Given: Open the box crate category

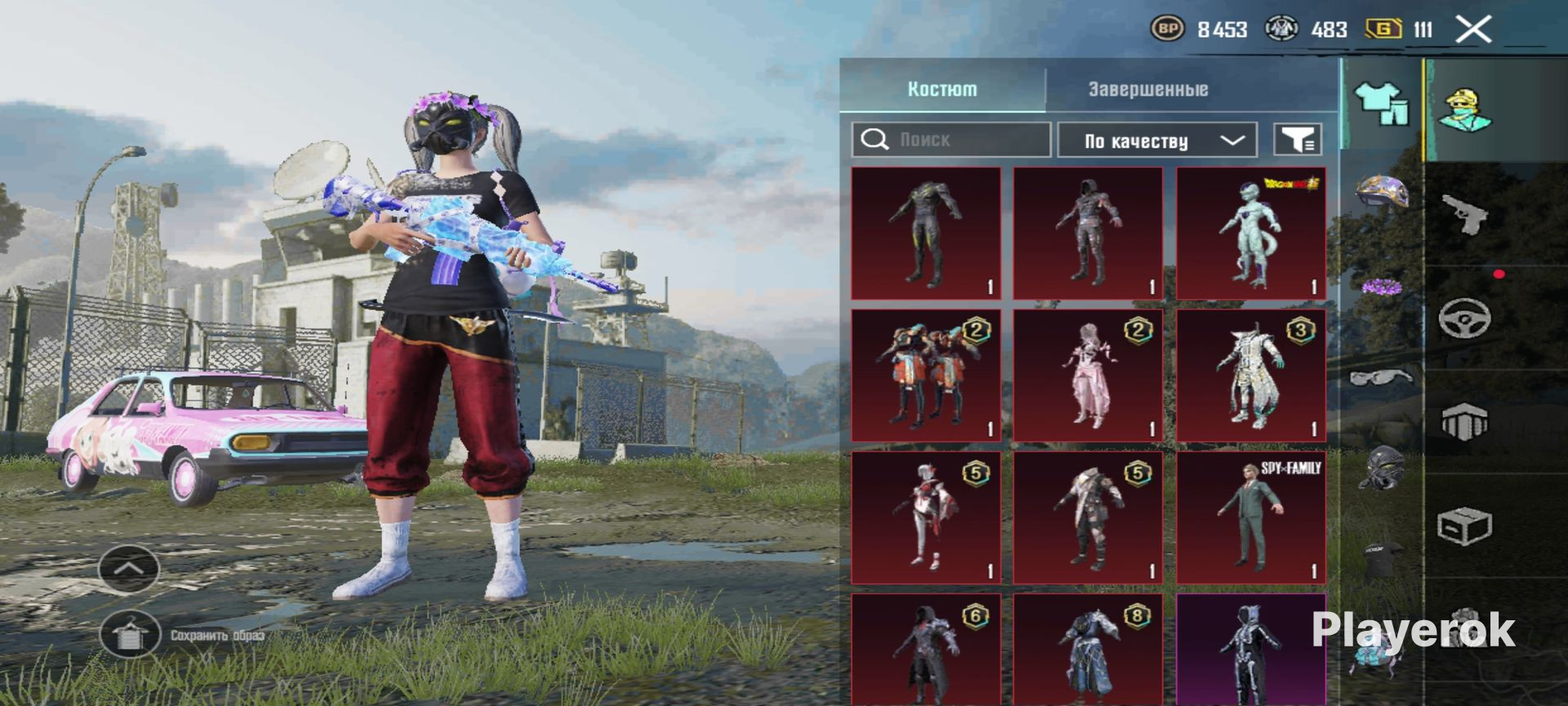Looking at the screenshot, I should pos(1464,526).
